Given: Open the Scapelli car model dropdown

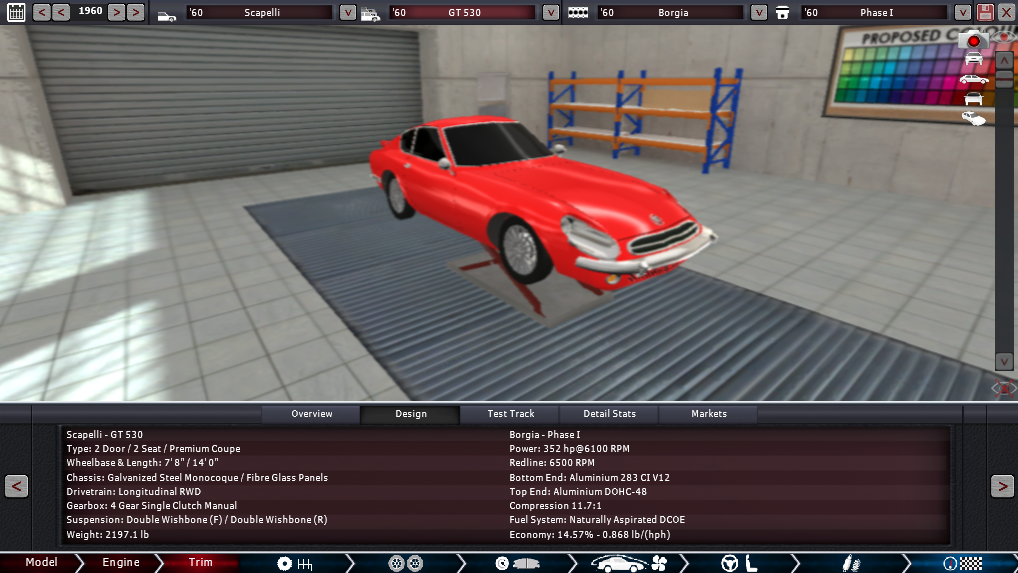Looking at the screenshot, I should pos(347,13).
